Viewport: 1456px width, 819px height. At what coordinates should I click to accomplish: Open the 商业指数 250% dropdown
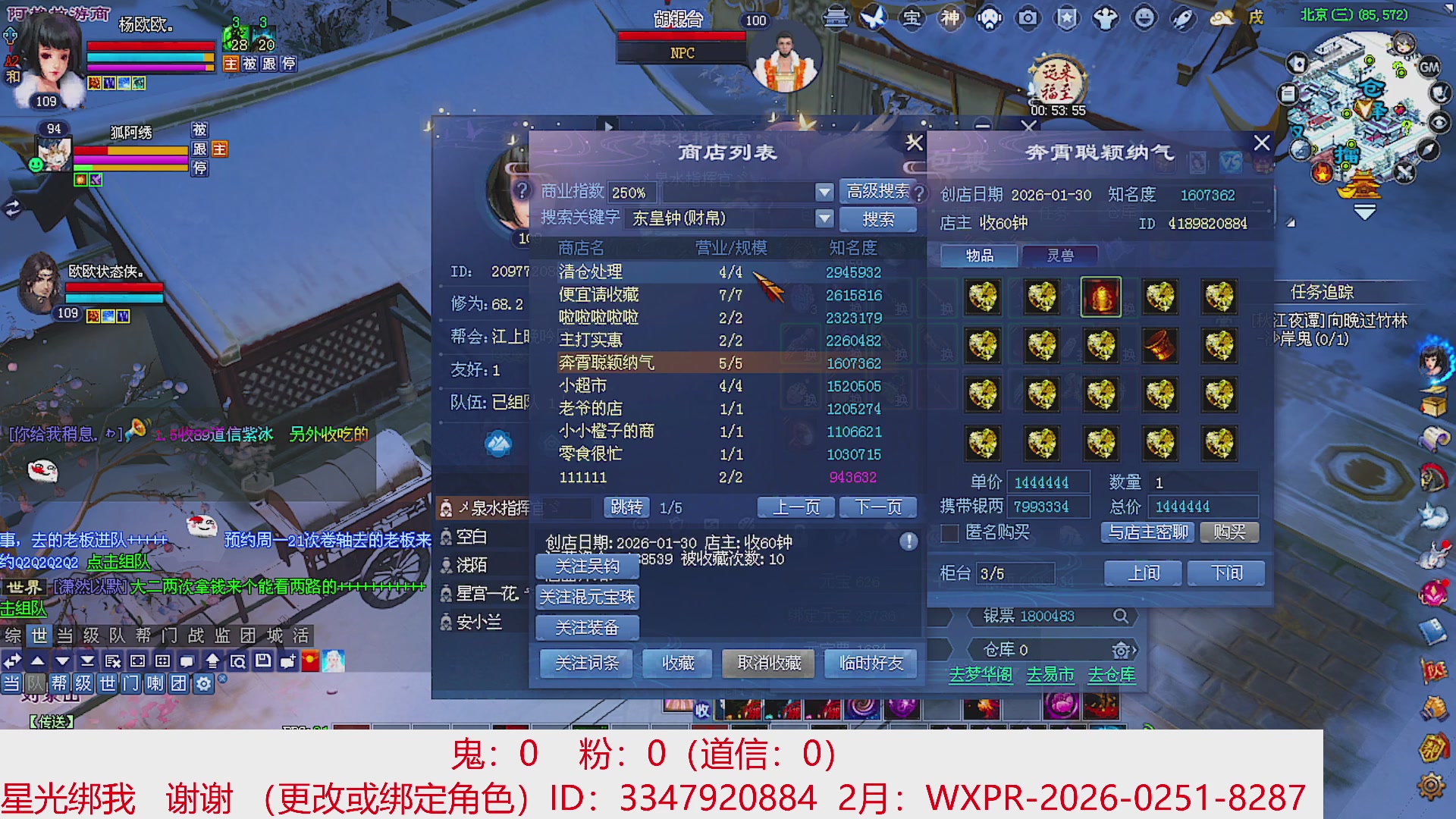825,192
